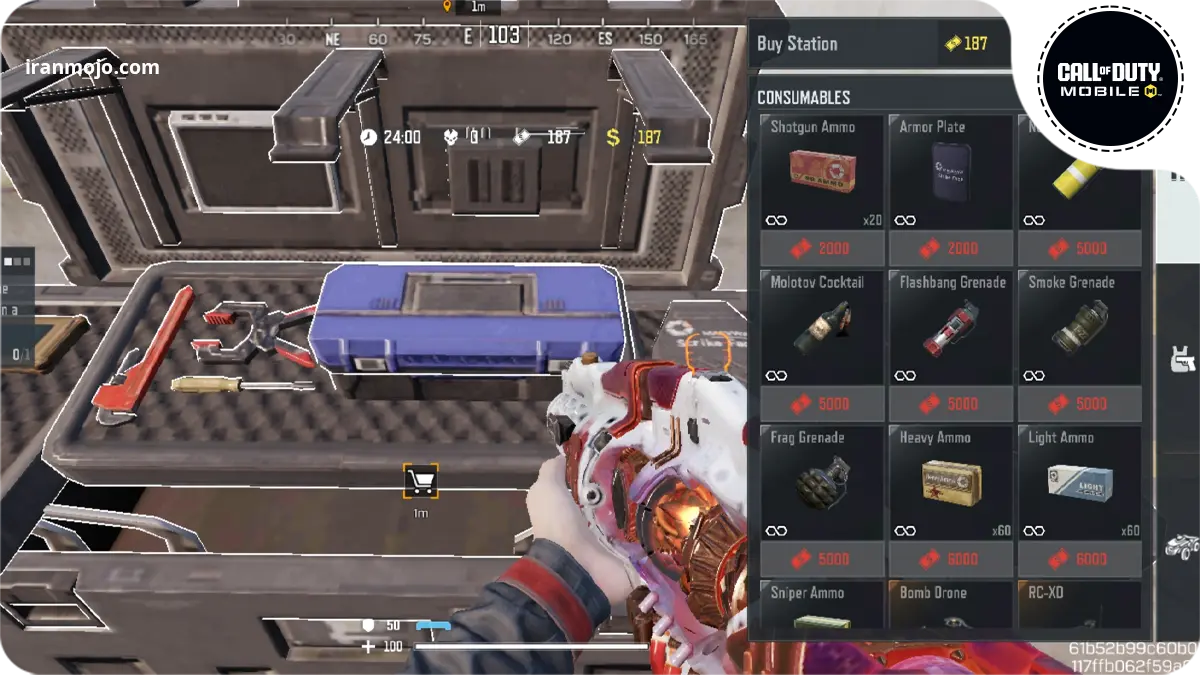The width and height of the screenshot is (1200, 675).
Task: Select the Flashbang Grenade item
Action: (x=951, y=328)
